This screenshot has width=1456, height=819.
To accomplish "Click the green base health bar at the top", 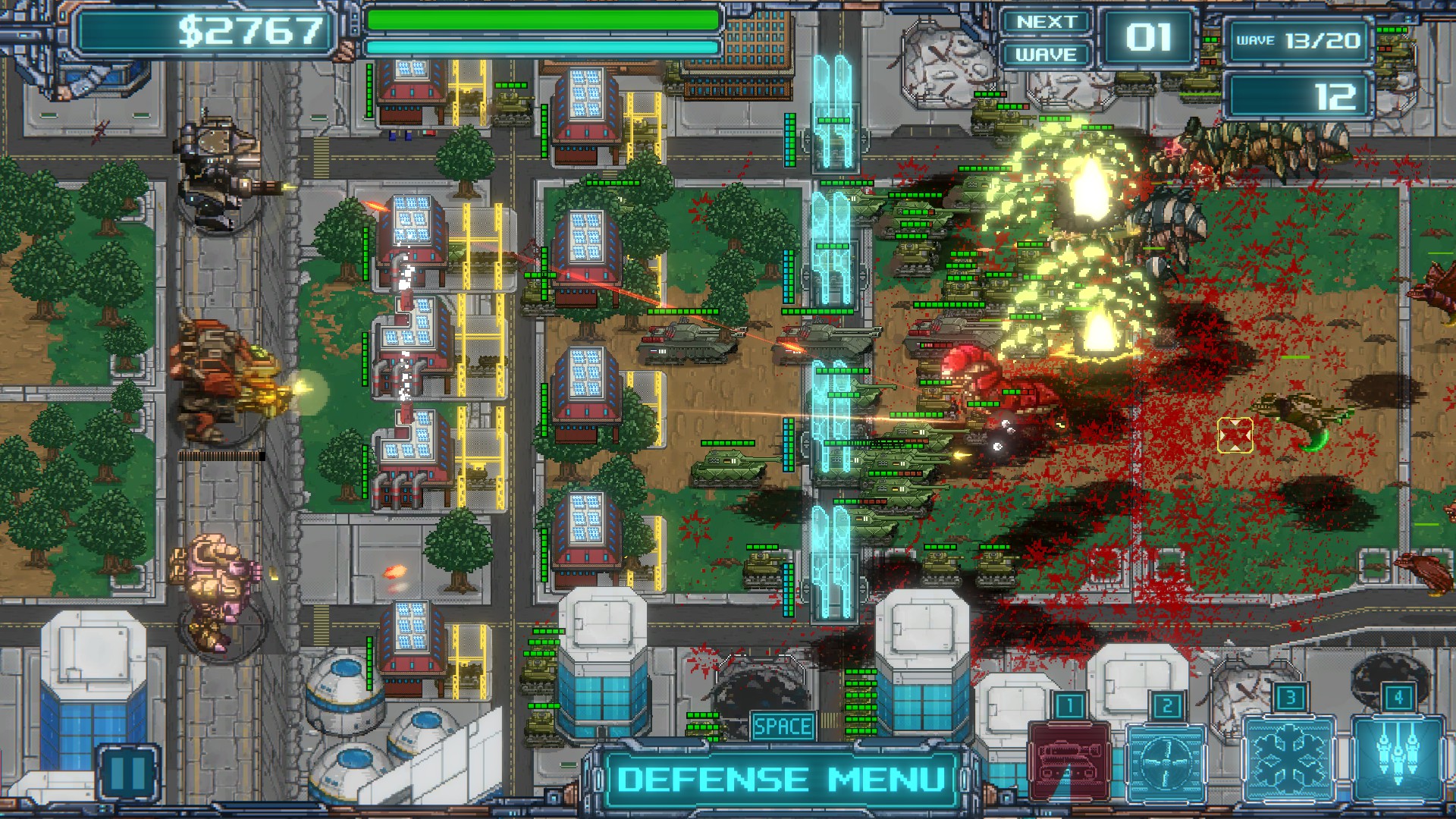I will [x=542, y=20].
